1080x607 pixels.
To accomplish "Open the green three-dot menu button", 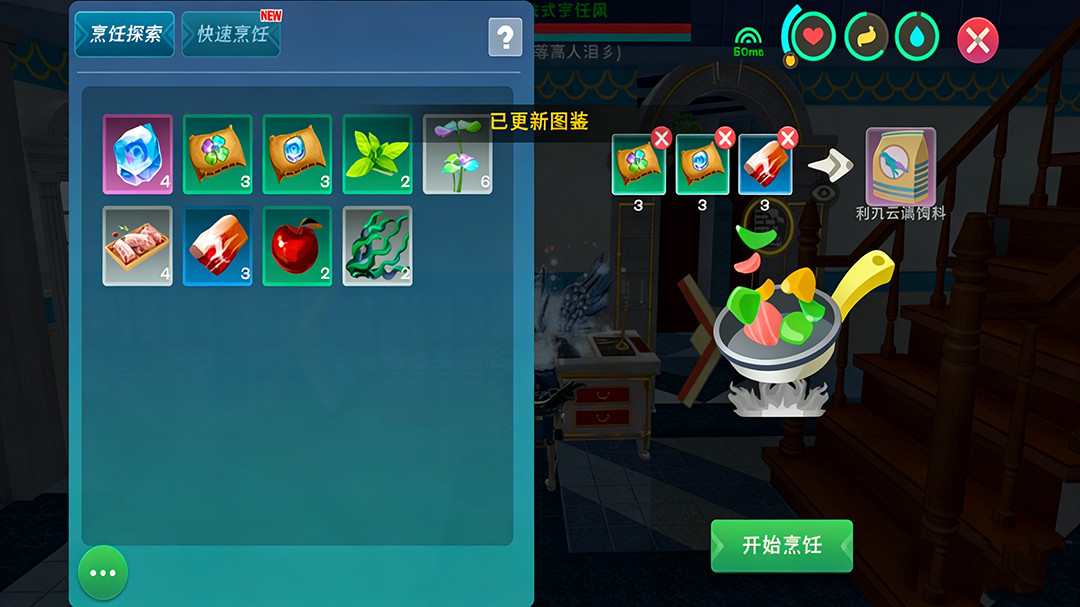I will pos(103,573).
